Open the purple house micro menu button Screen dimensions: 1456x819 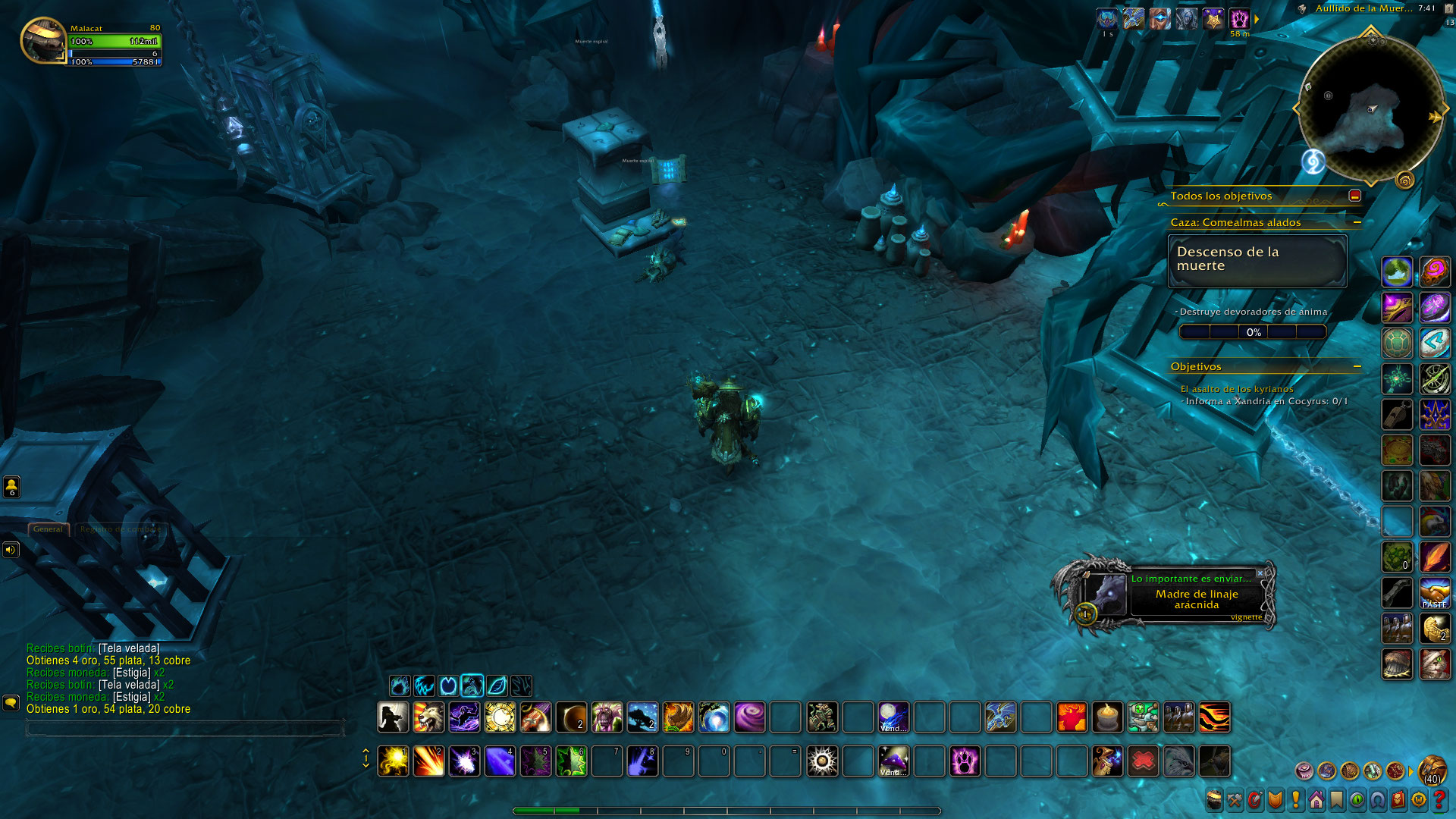tap(1316, 800)
